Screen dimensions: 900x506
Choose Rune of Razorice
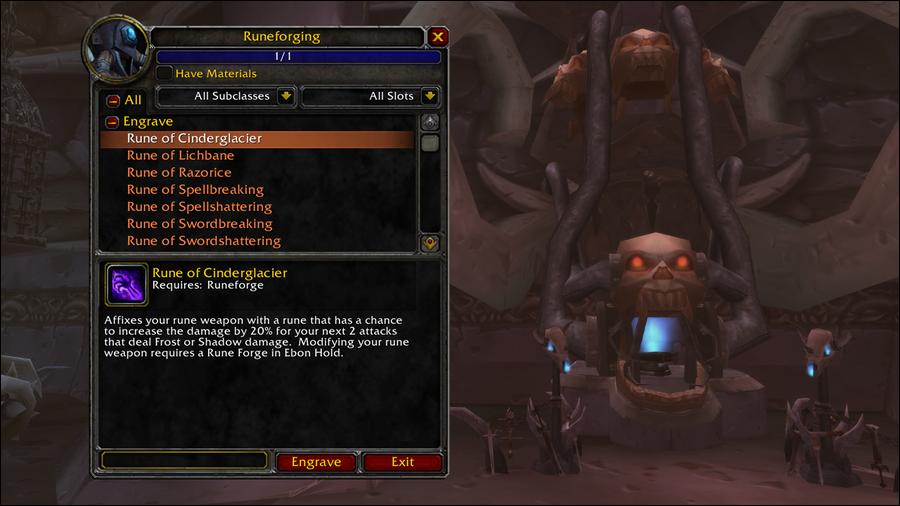click(x=179, y=172)
